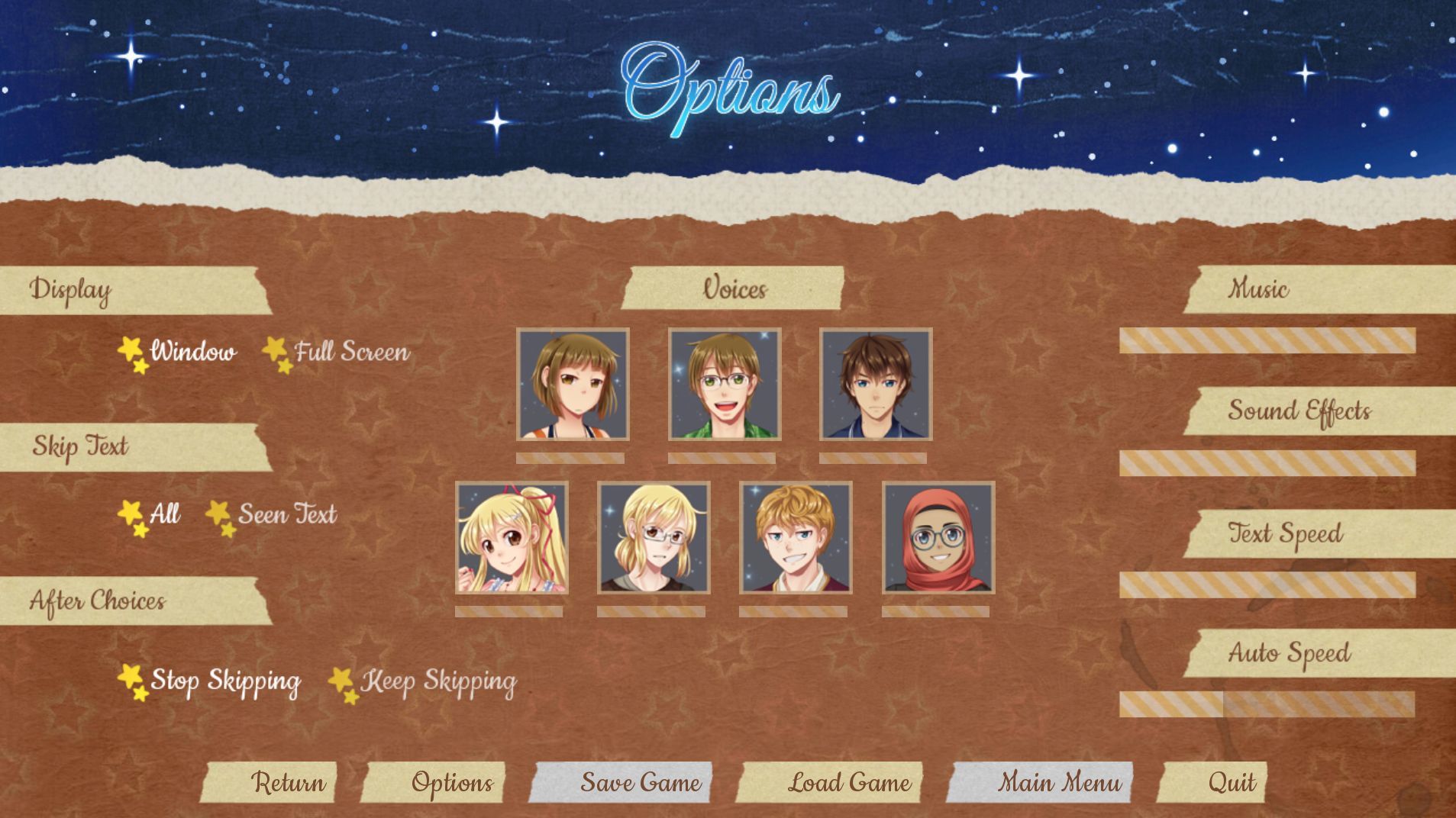Switch to the Load Game screen

[850, 782]
